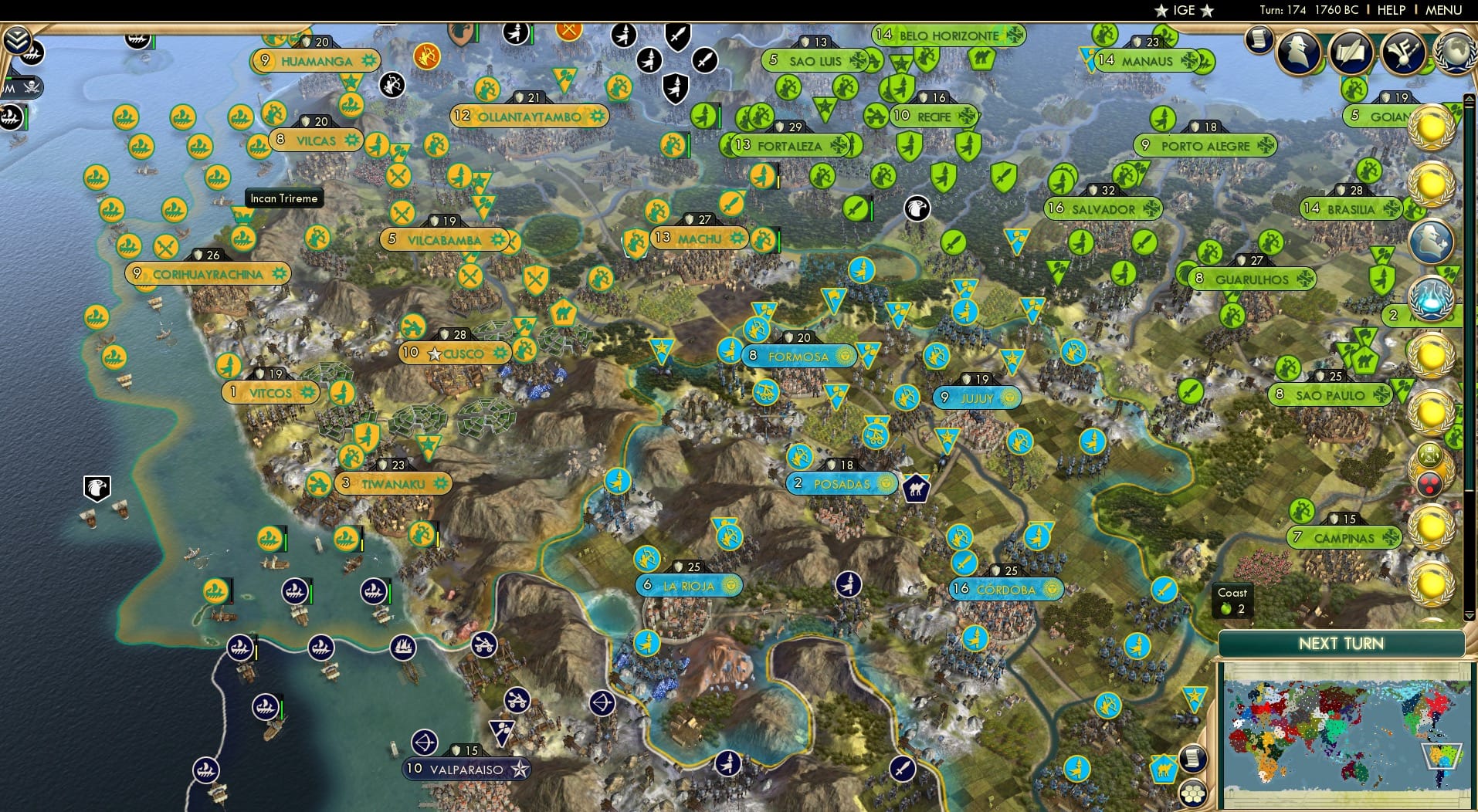Open the HELP menu
This screenshot has height=812, width=1478.
[x=1391, y=10]
